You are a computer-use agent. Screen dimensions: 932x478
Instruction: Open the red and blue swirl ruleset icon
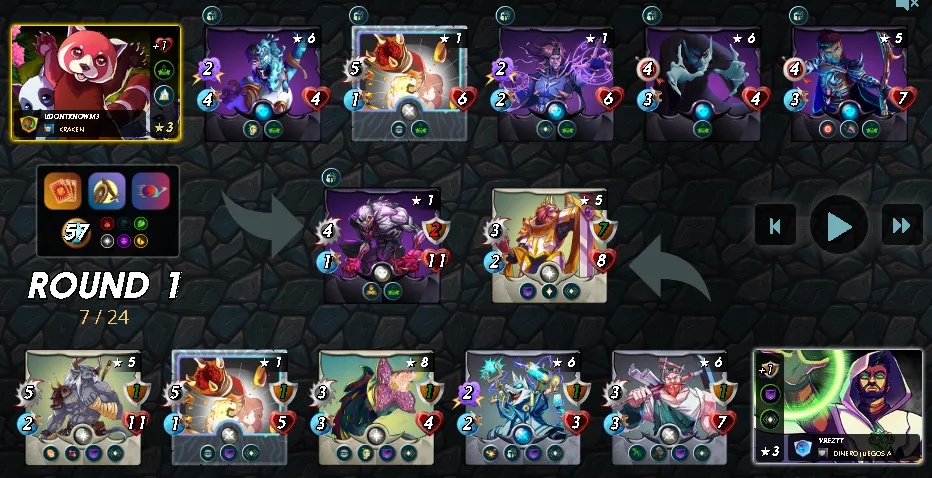[151, 191]
